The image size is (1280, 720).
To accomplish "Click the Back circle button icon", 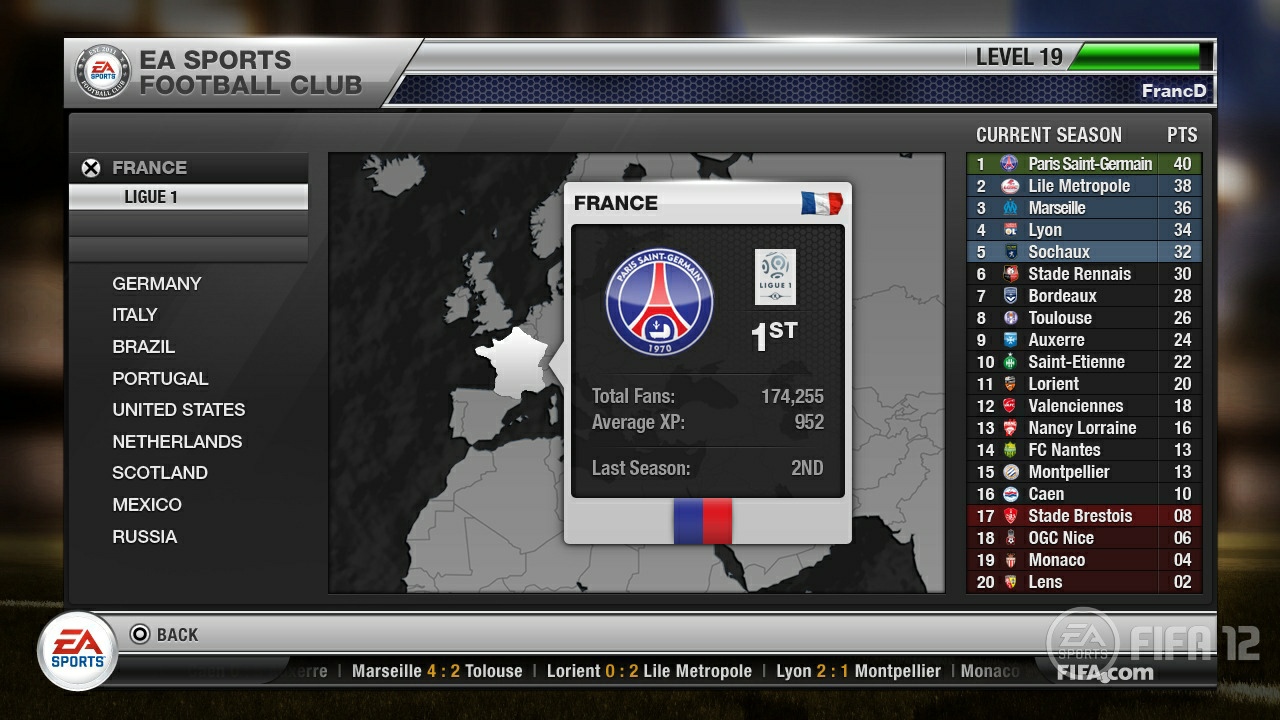I will point(143,634).
